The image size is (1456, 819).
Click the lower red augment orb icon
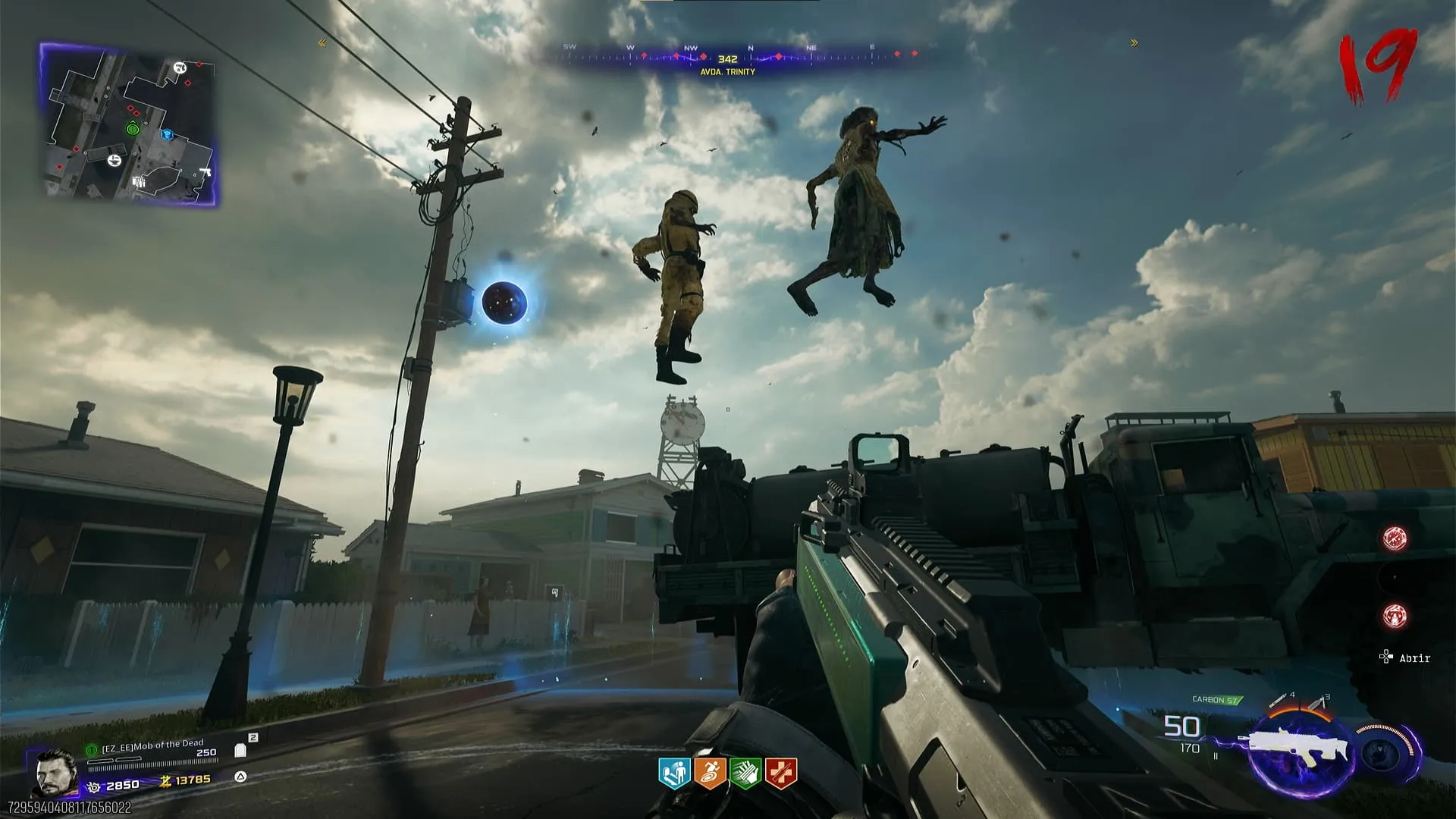1395,615
